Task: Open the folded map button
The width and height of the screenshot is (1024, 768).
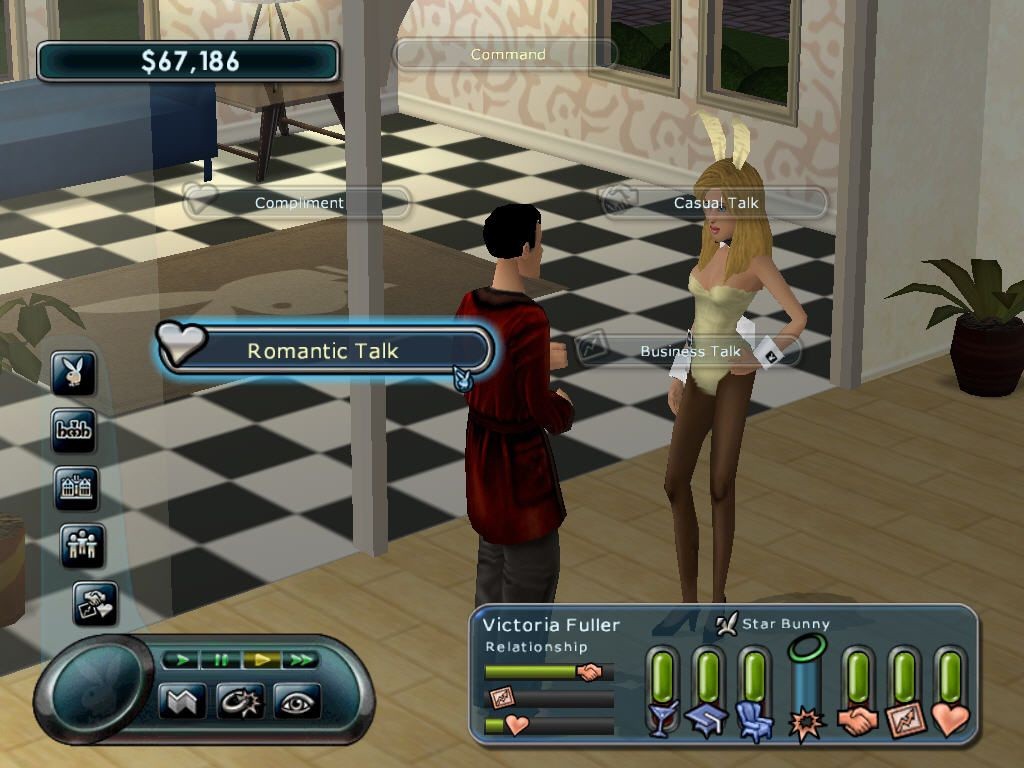Action: pos(182,701)
